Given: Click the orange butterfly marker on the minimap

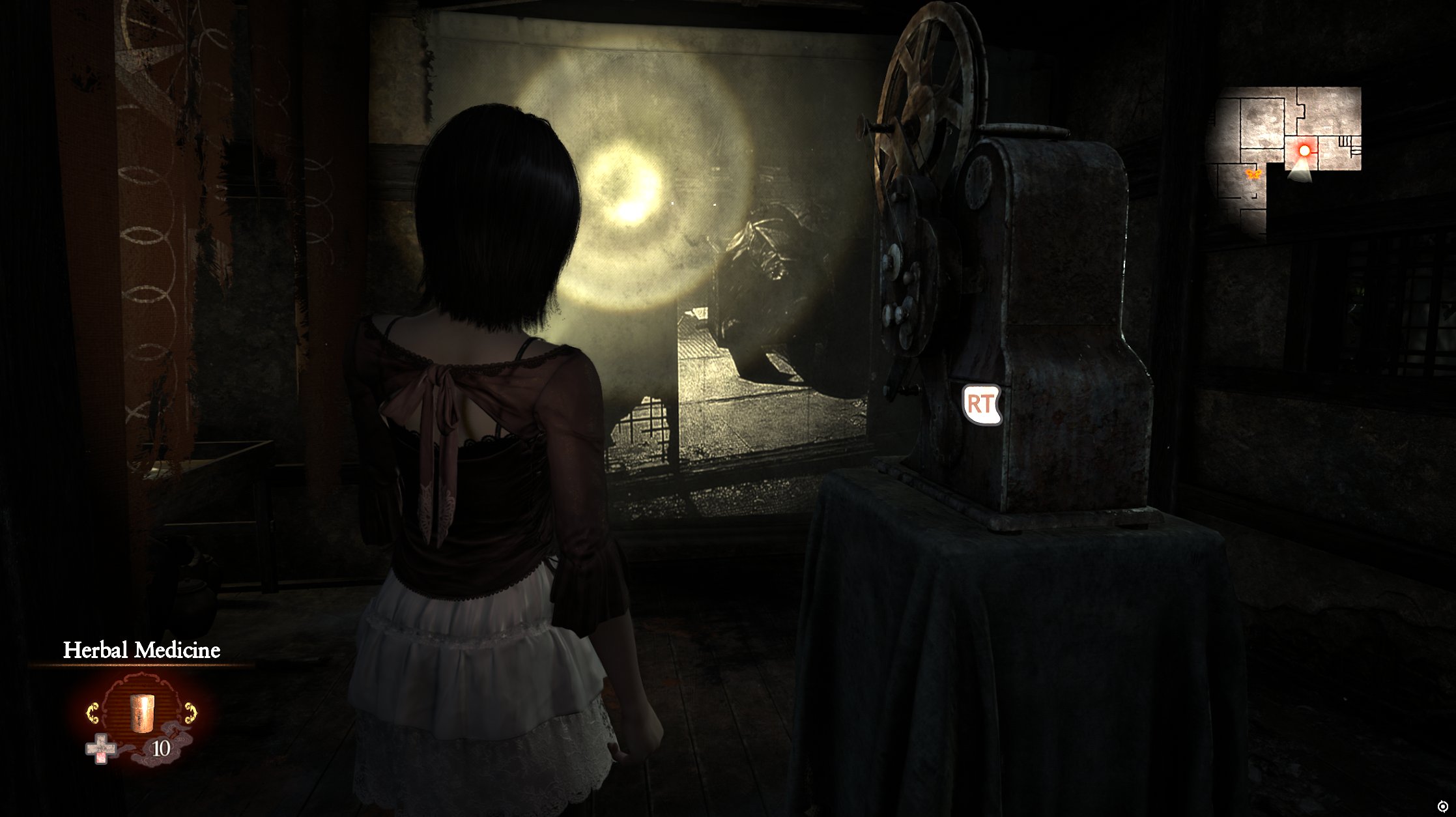Looking at the screenshot, I should 1253,174.
